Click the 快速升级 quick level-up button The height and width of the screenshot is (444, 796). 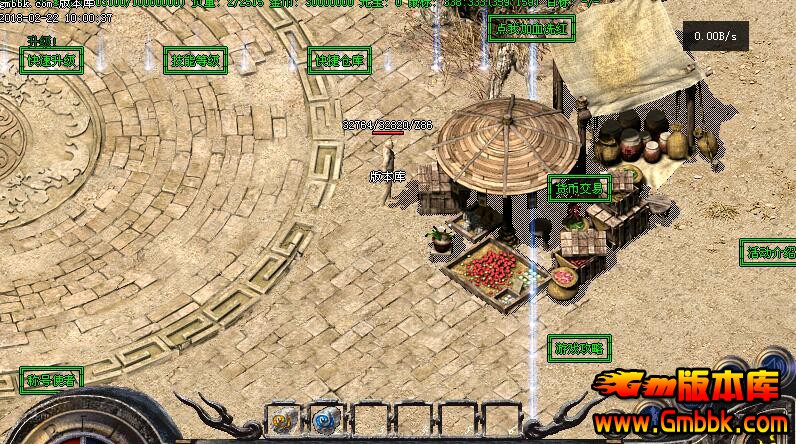click(51, 61)
